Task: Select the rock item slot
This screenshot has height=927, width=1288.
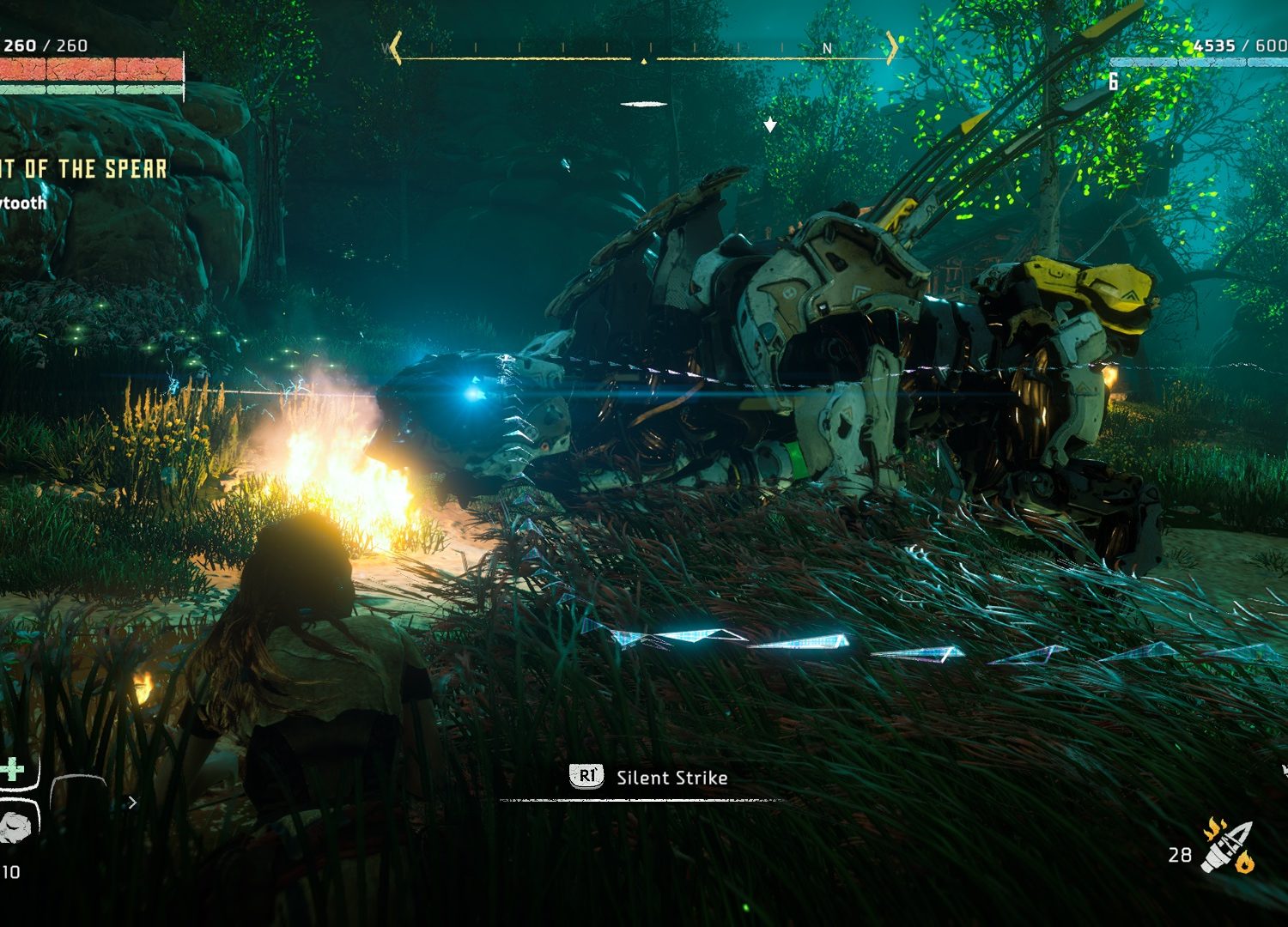Action: click(15, 827)
